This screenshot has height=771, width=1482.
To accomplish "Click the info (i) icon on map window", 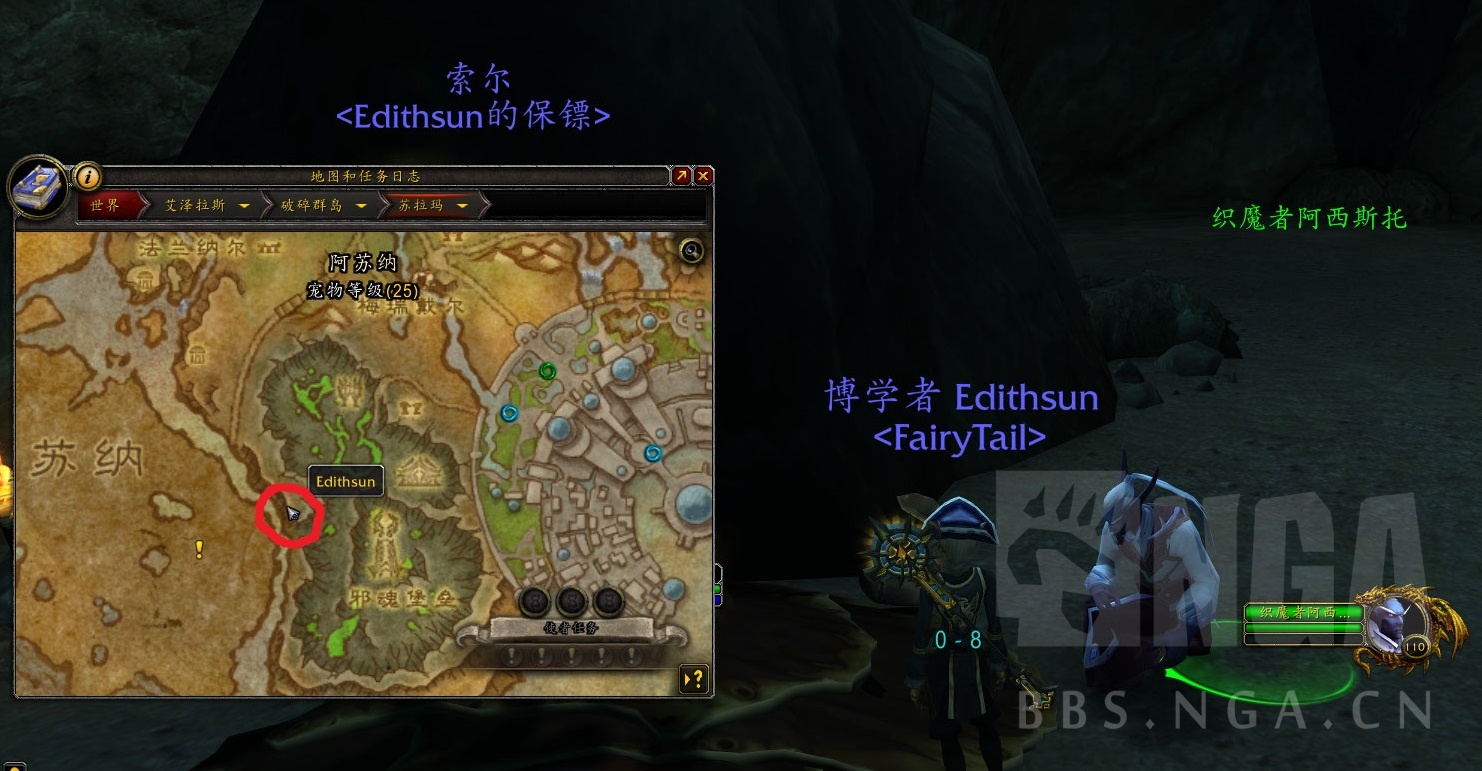I will point(89,179).
